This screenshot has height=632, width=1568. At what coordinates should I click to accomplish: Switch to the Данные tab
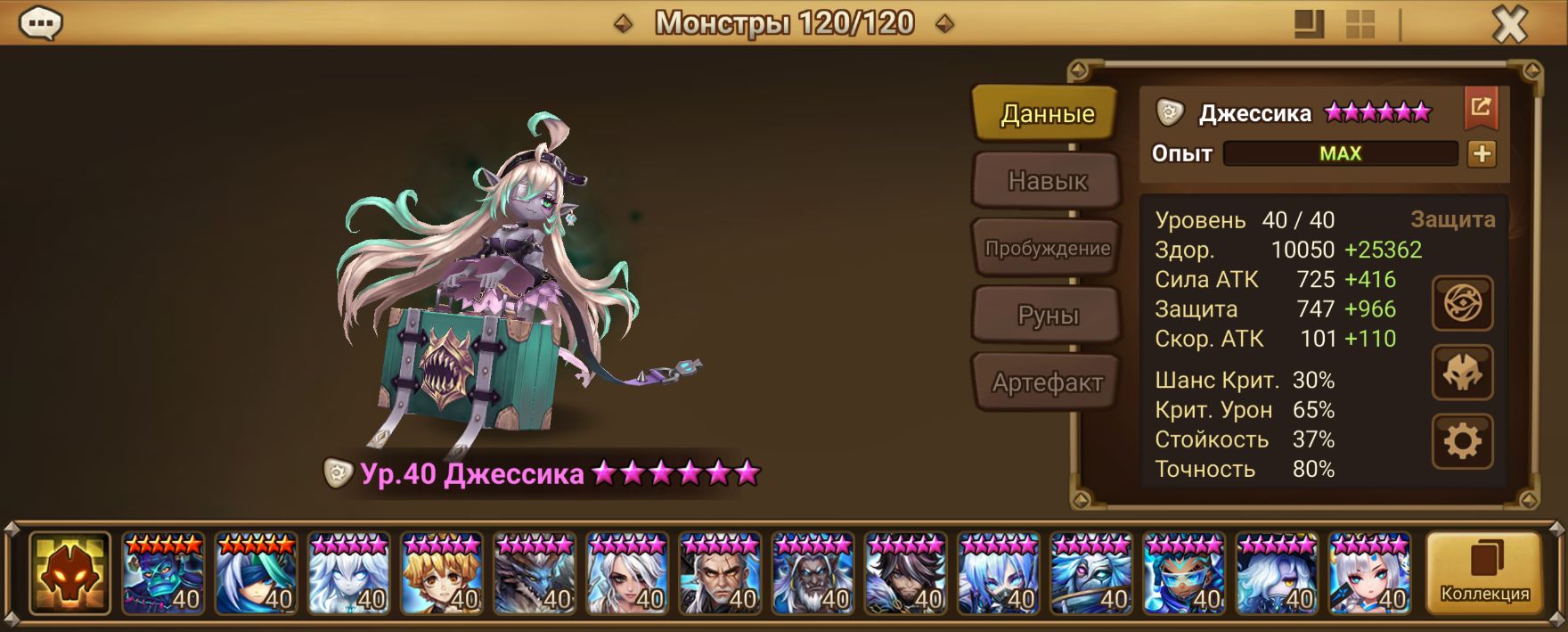[1046, 113]
